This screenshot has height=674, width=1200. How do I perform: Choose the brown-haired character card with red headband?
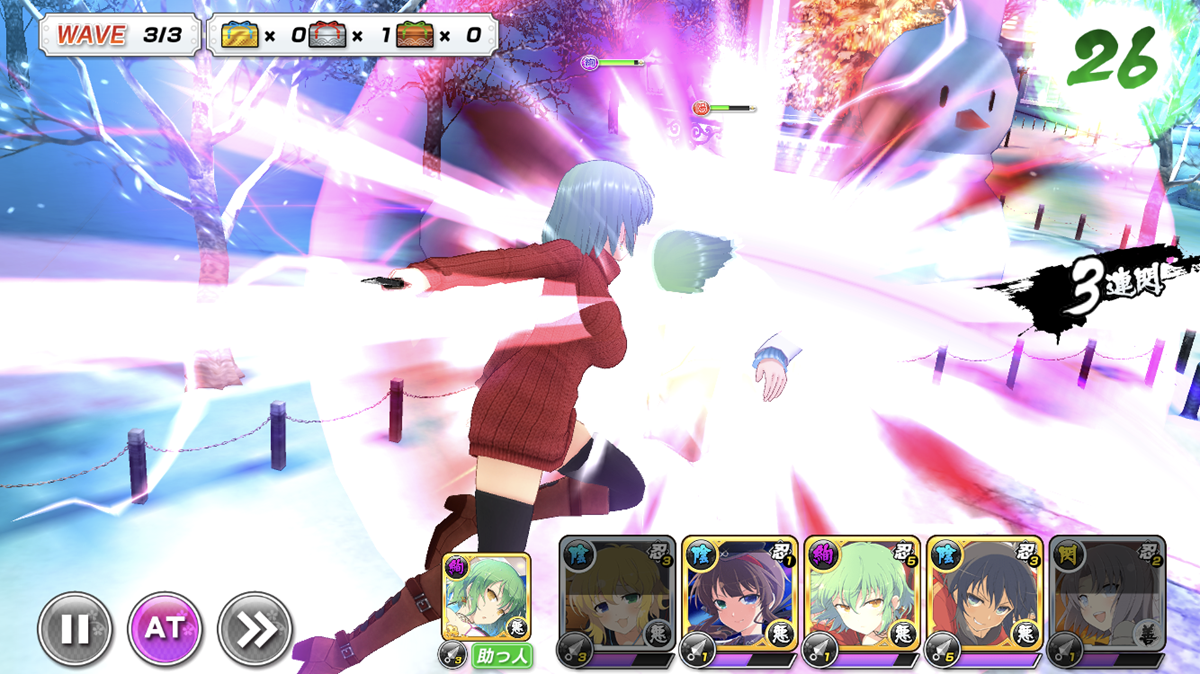(740, 597)
